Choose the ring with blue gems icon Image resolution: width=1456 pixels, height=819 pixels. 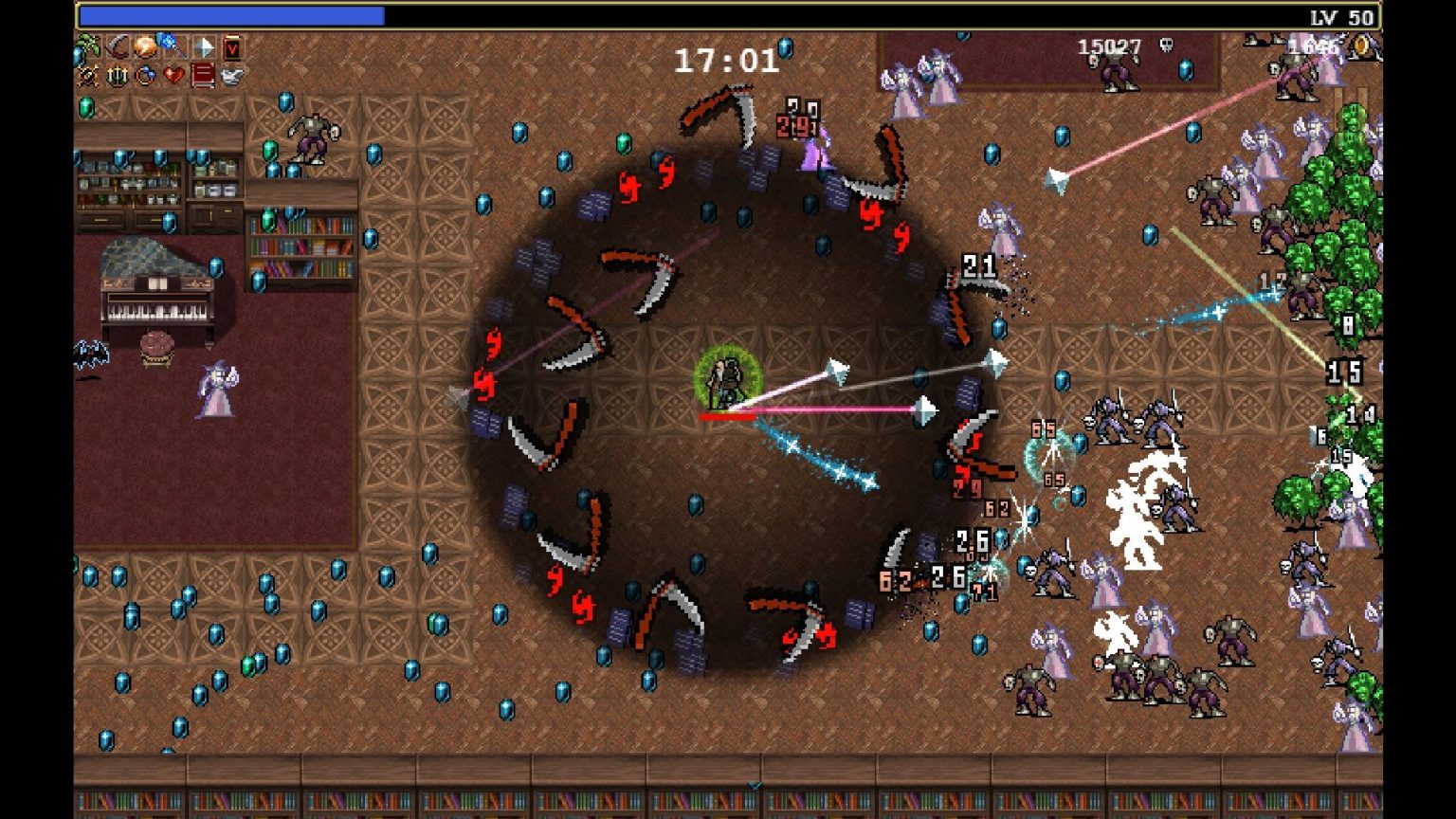point(145,76)
